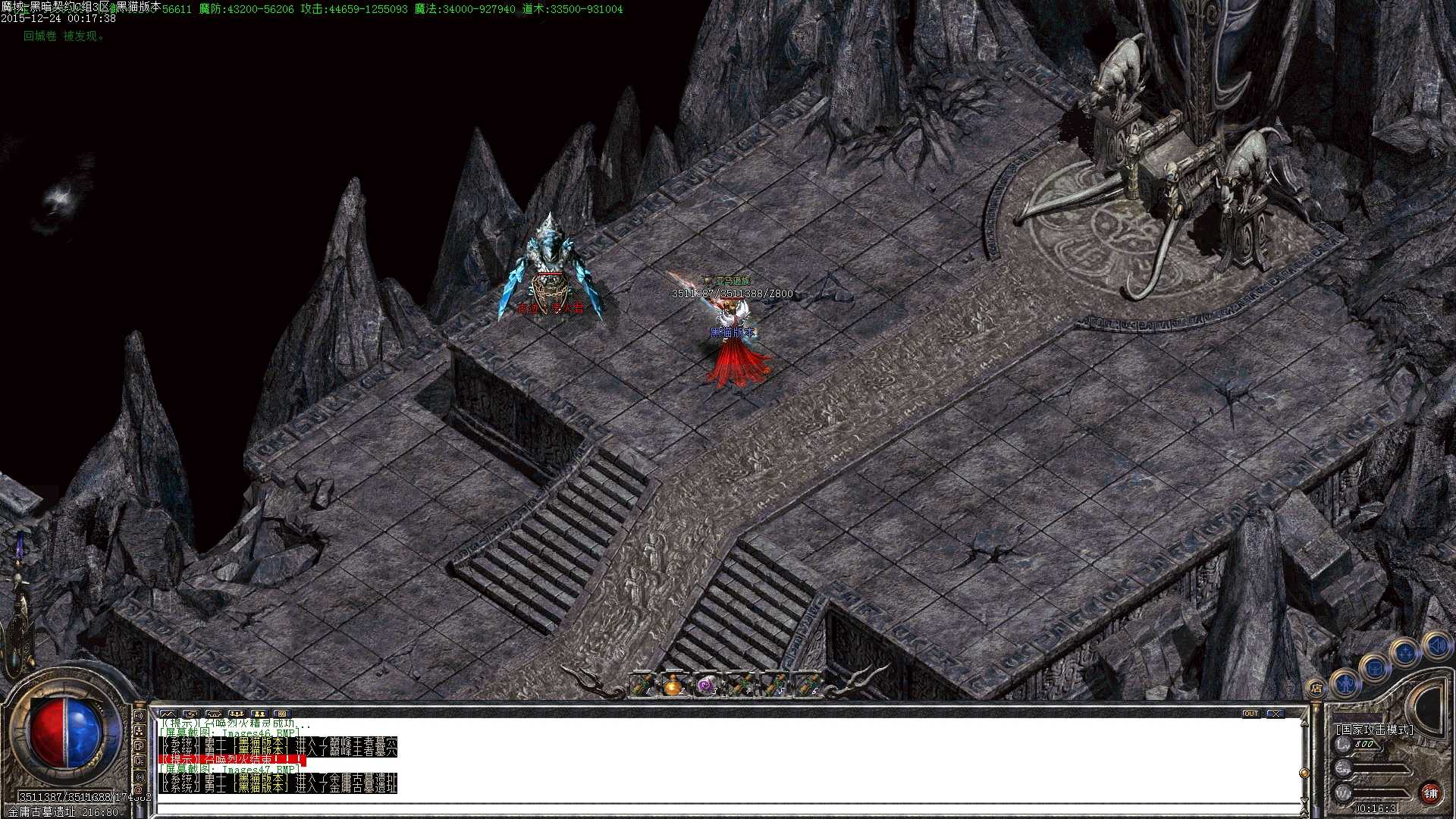The image size is (1456, 819).
Task: Click the minimap icon on the chat toolbar
Action: click(x=168, y=714)
